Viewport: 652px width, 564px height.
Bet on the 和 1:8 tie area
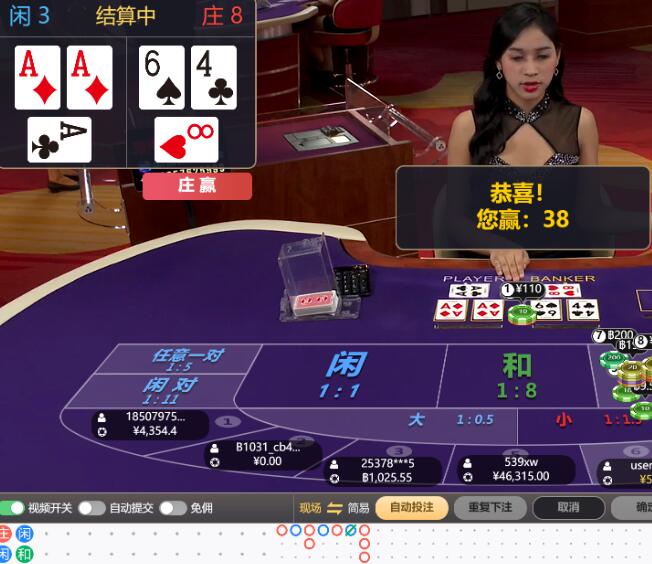[517, 375]
